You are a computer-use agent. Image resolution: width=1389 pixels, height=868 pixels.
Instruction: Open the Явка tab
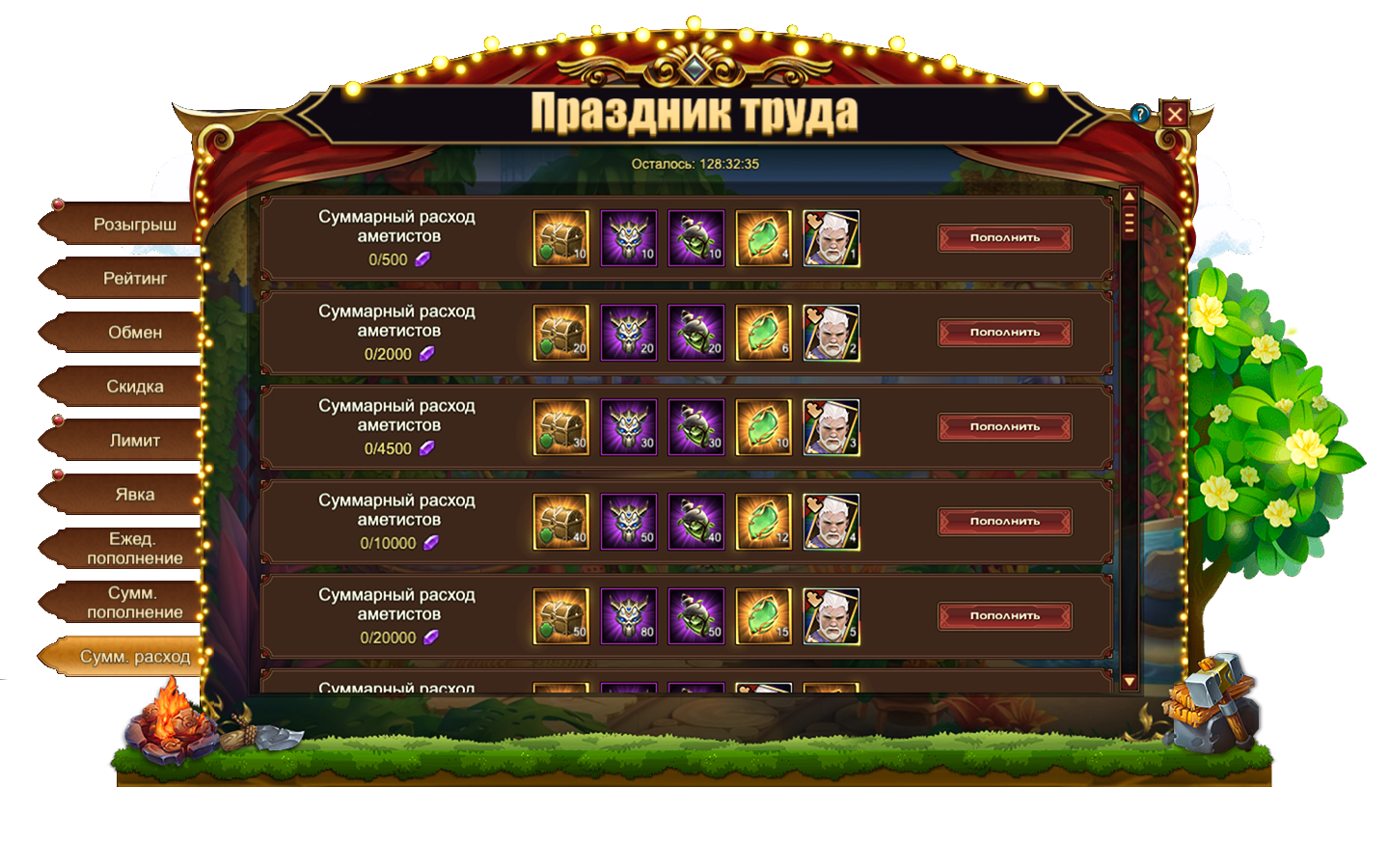134,495
